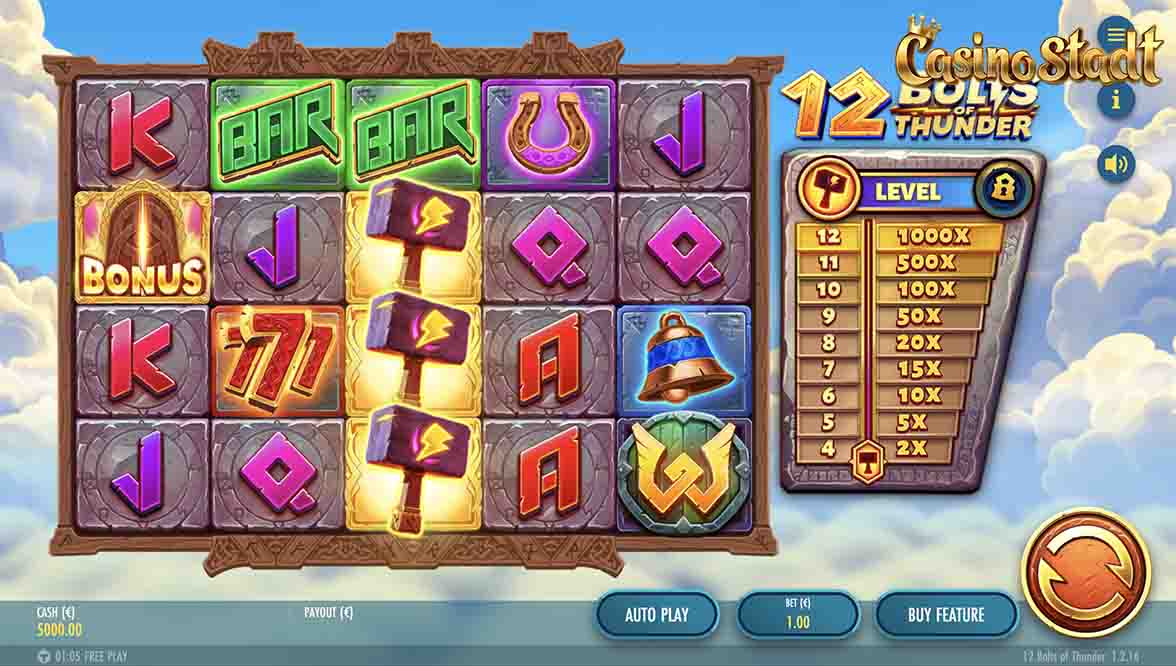Spin the reels with the orange button
1176x666 pixels.
pyautogui.click(x=1085, y=571)
